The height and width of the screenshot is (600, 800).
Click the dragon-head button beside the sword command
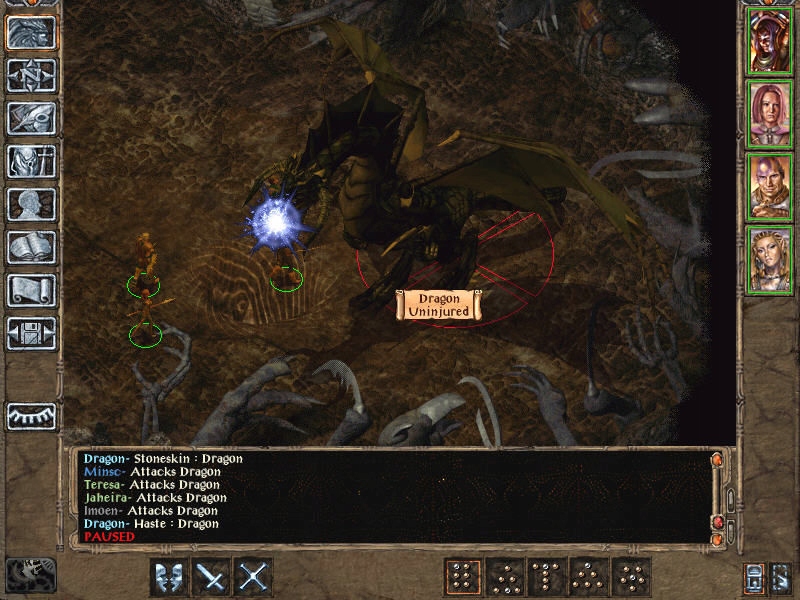click(x=169, y=577)
